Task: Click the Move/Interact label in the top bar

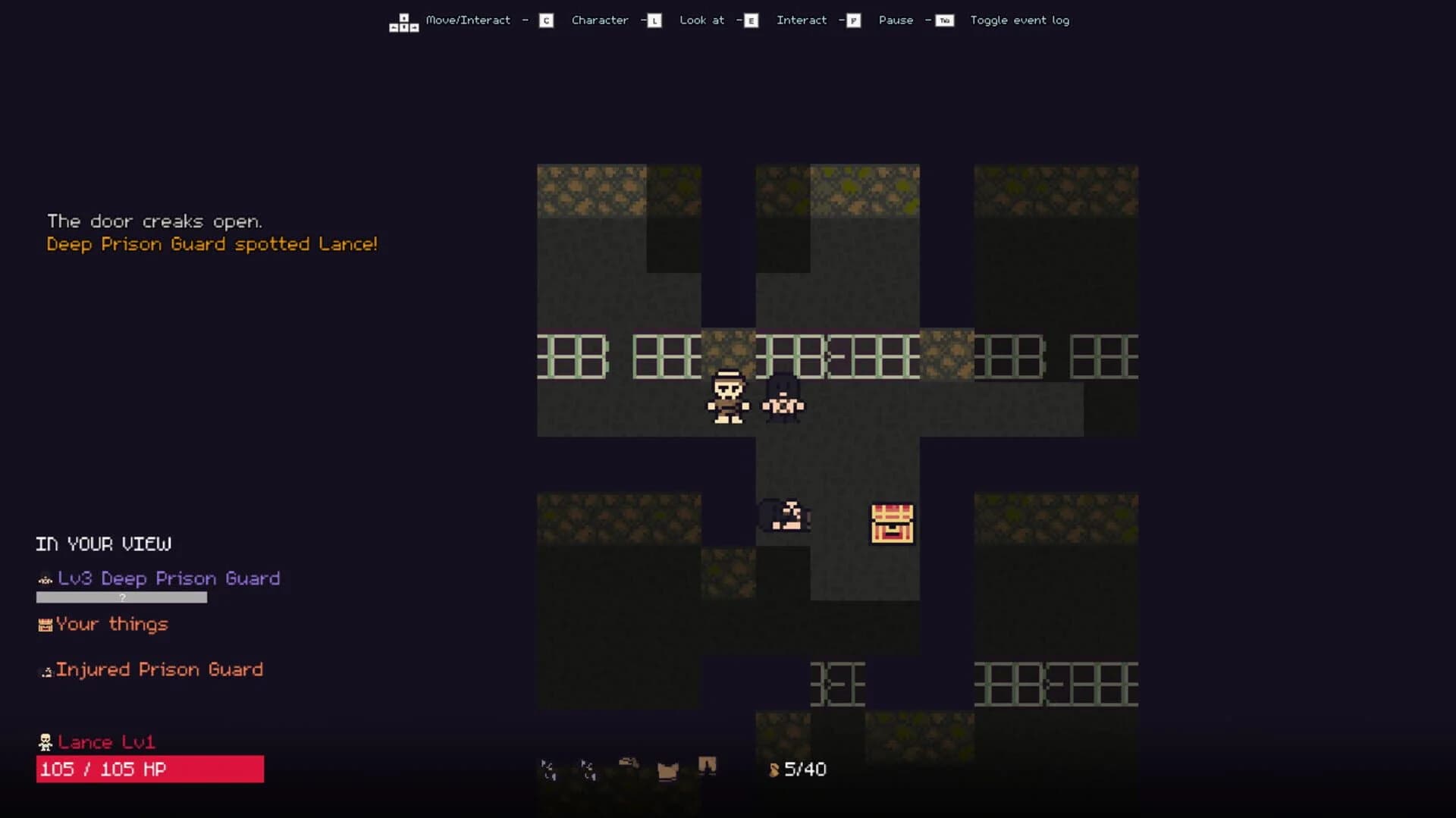Action: coord(468,20)
